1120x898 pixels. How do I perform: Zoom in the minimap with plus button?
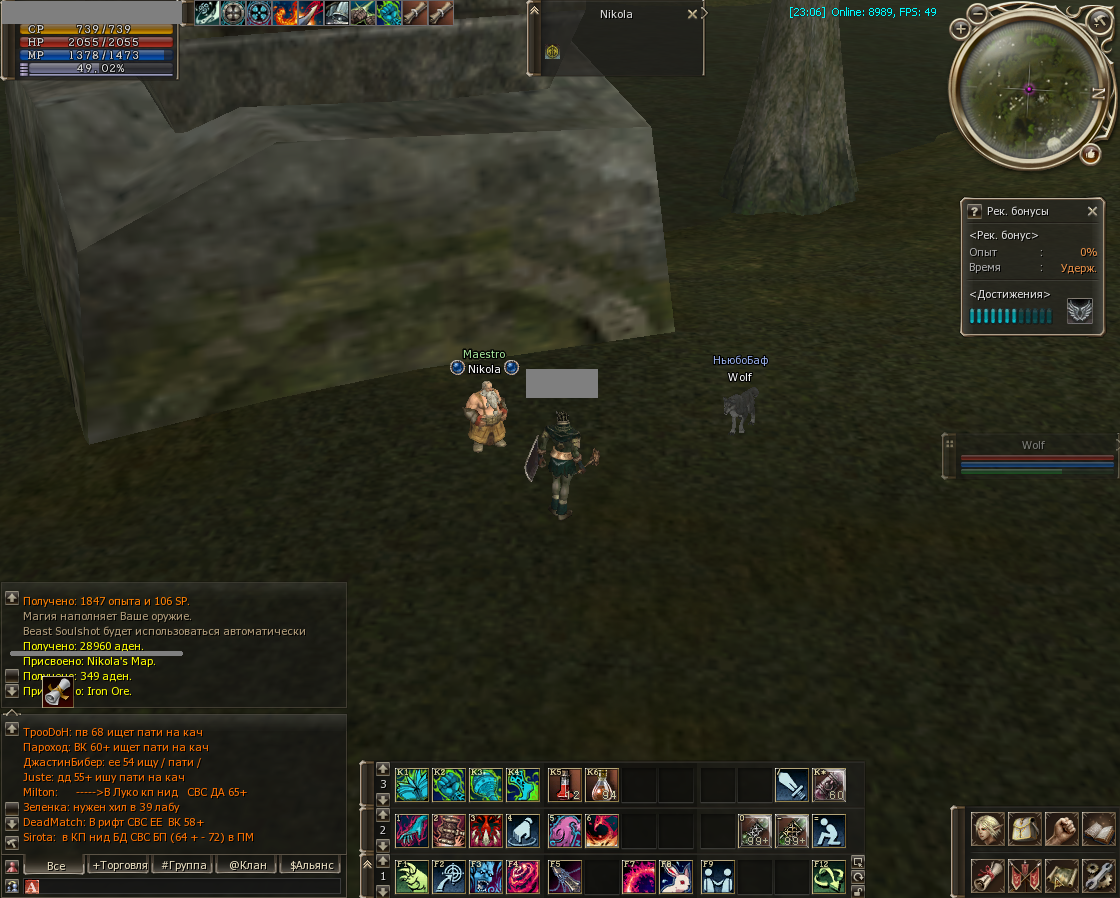coord(961,29)
